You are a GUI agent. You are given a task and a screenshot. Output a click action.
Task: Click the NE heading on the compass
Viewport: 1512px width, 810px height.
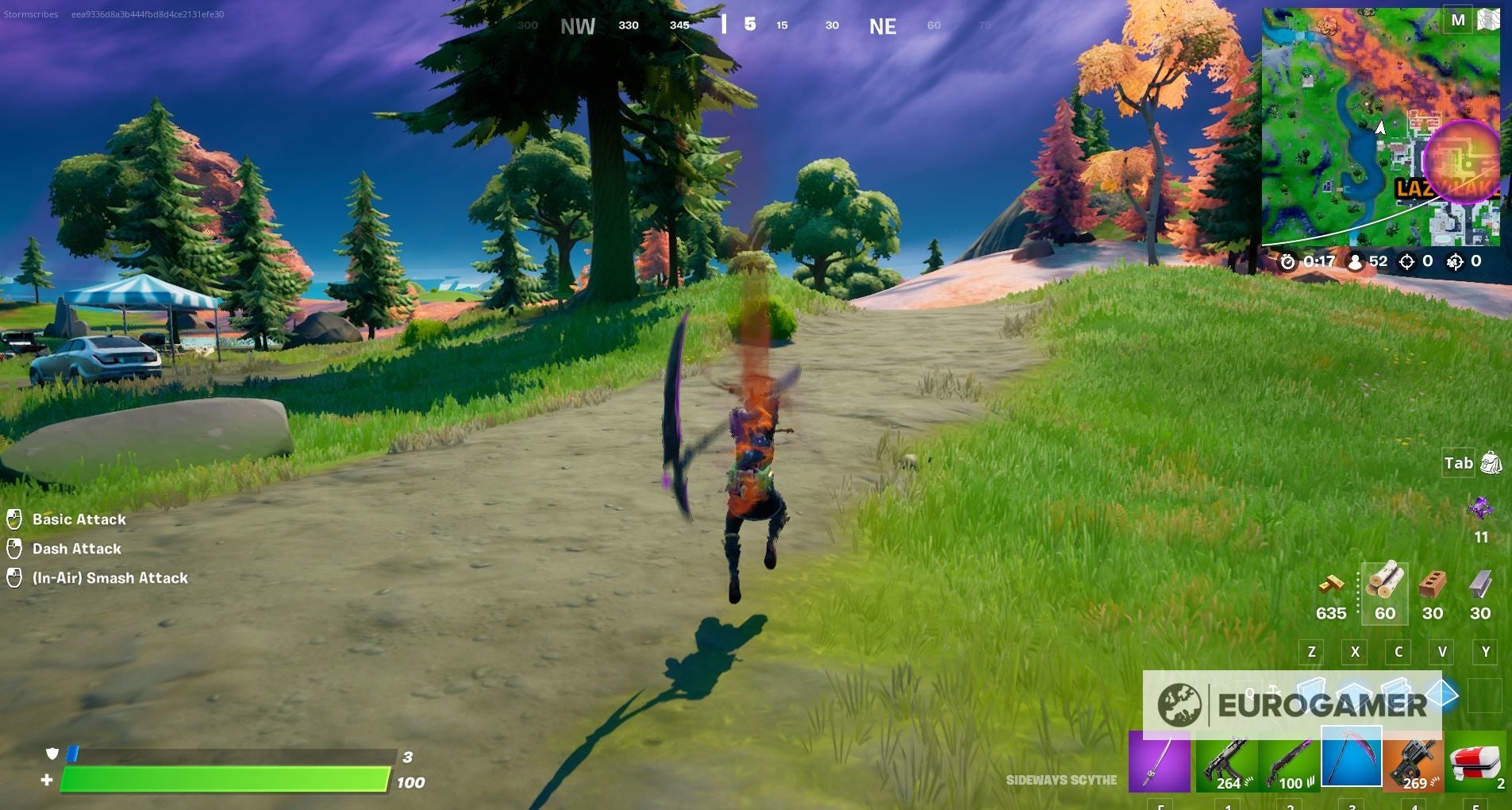pos(883,25)
